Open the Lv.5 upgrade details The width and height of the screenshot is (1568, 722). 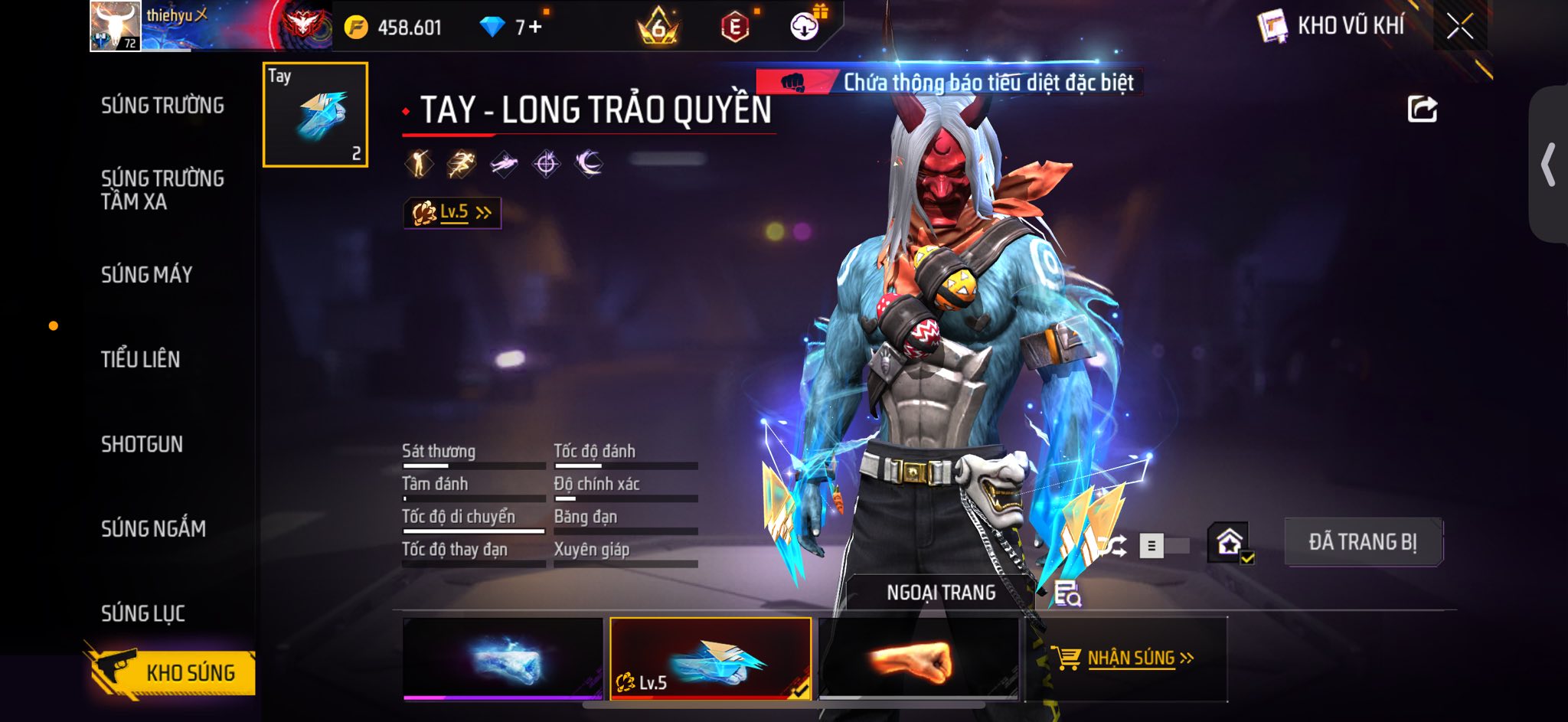pyautogui.click(x=452, y=213)
